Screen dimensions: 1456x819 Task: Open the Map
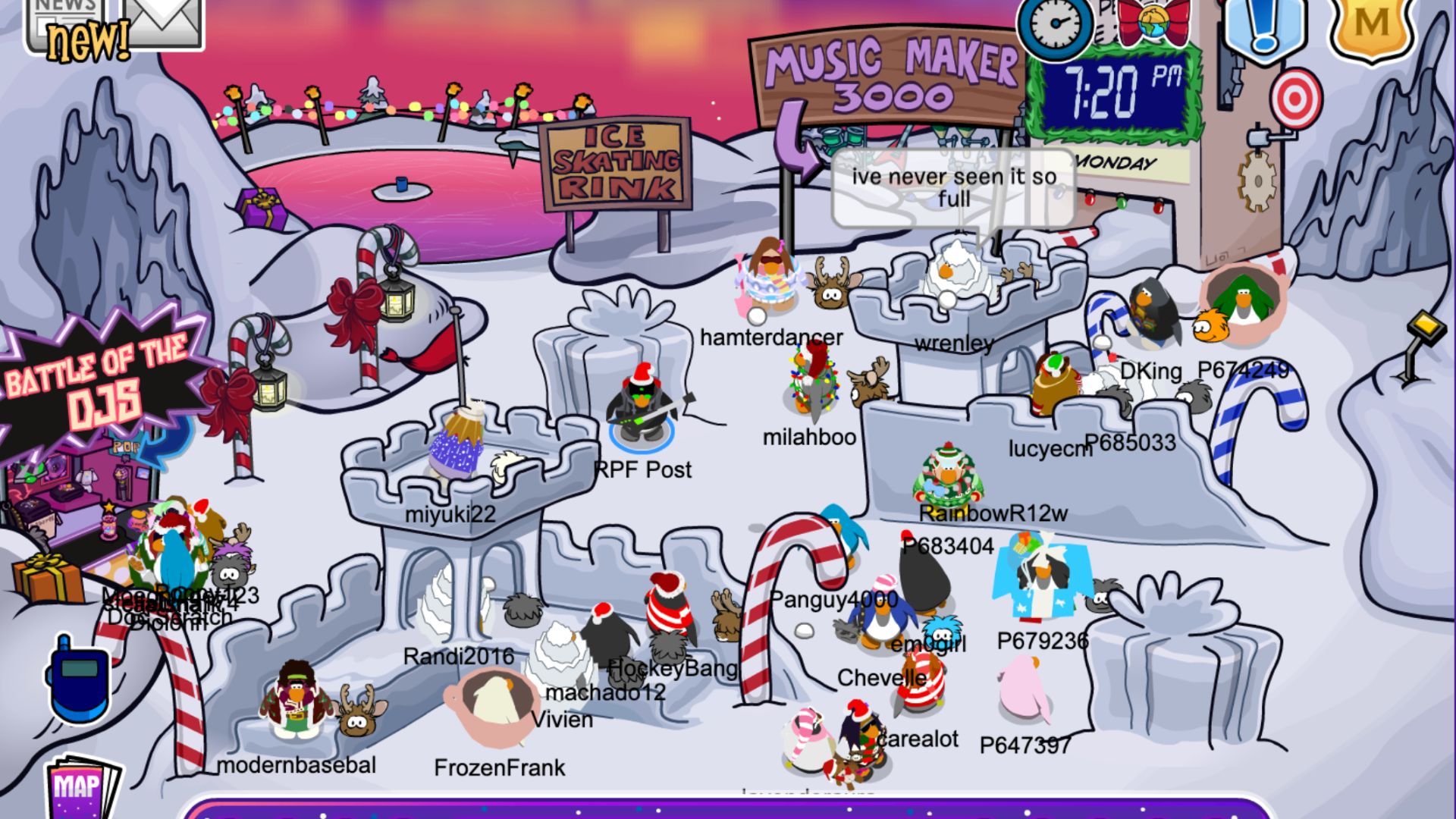81,789
